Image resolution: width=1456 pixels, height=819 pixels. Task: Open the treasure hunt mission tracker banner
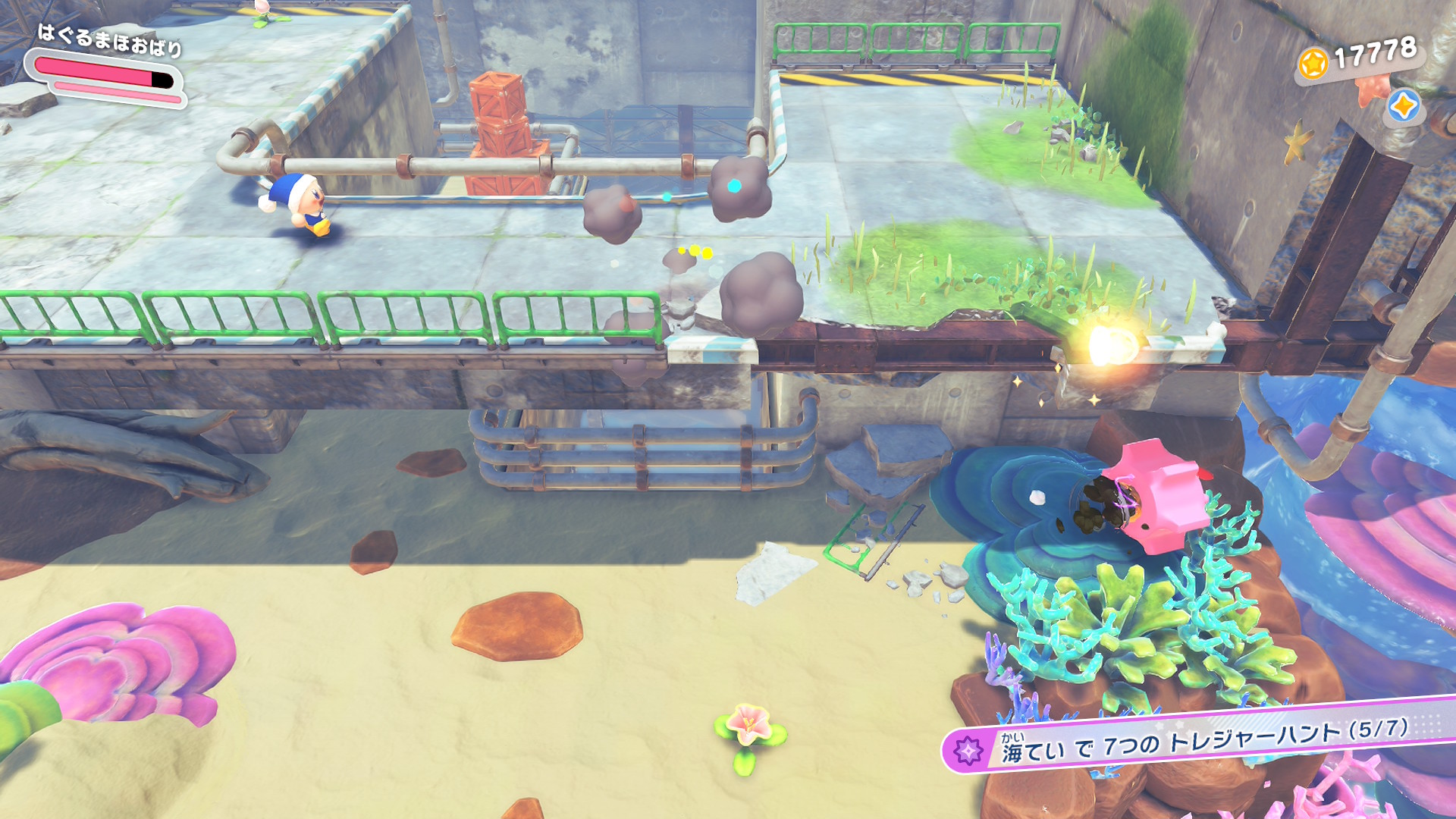1198,740
